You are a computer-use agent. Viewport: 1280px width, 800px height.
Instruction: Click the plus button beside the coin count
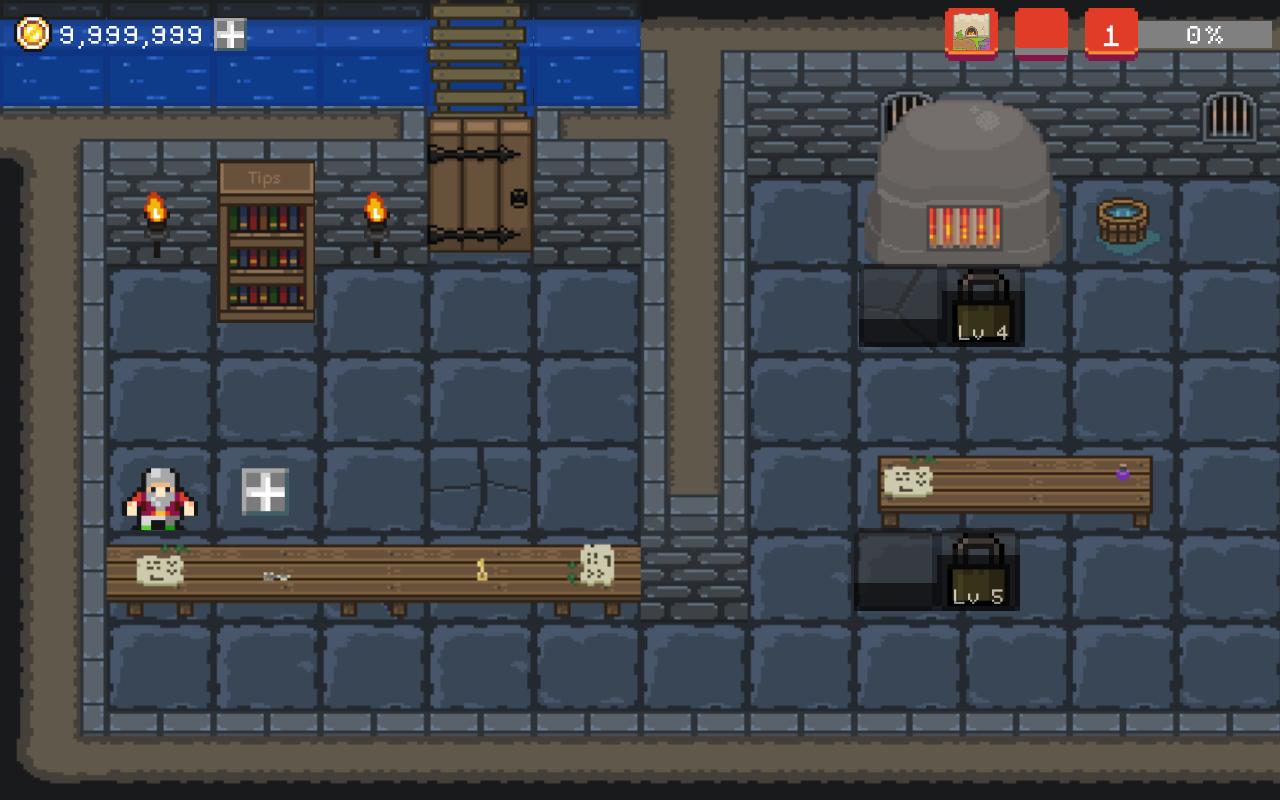pyautogui.click(x=231, y=35)
